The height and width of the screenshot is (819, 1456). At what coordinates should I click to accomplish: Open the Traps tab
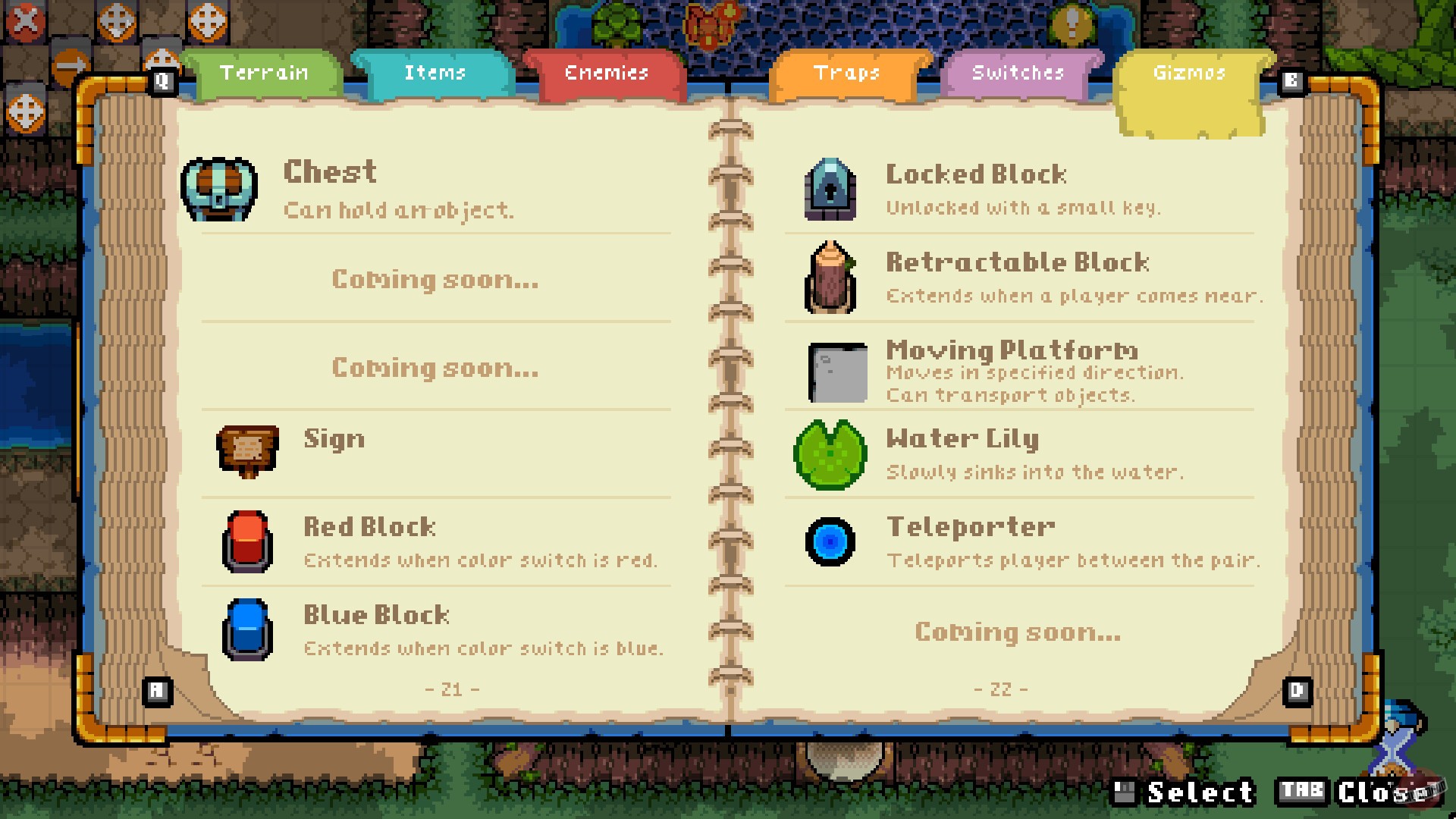coord(847,73)
